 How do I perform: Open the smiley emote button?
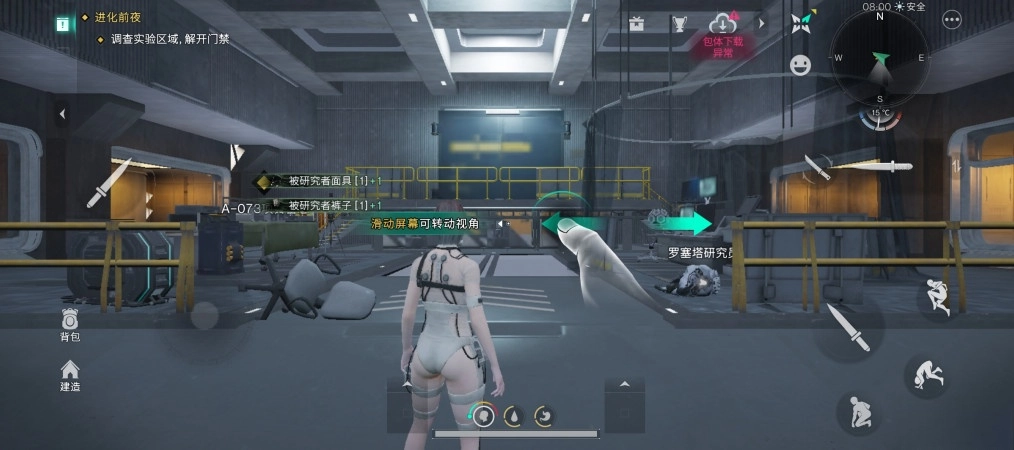[x=800, y=65]
